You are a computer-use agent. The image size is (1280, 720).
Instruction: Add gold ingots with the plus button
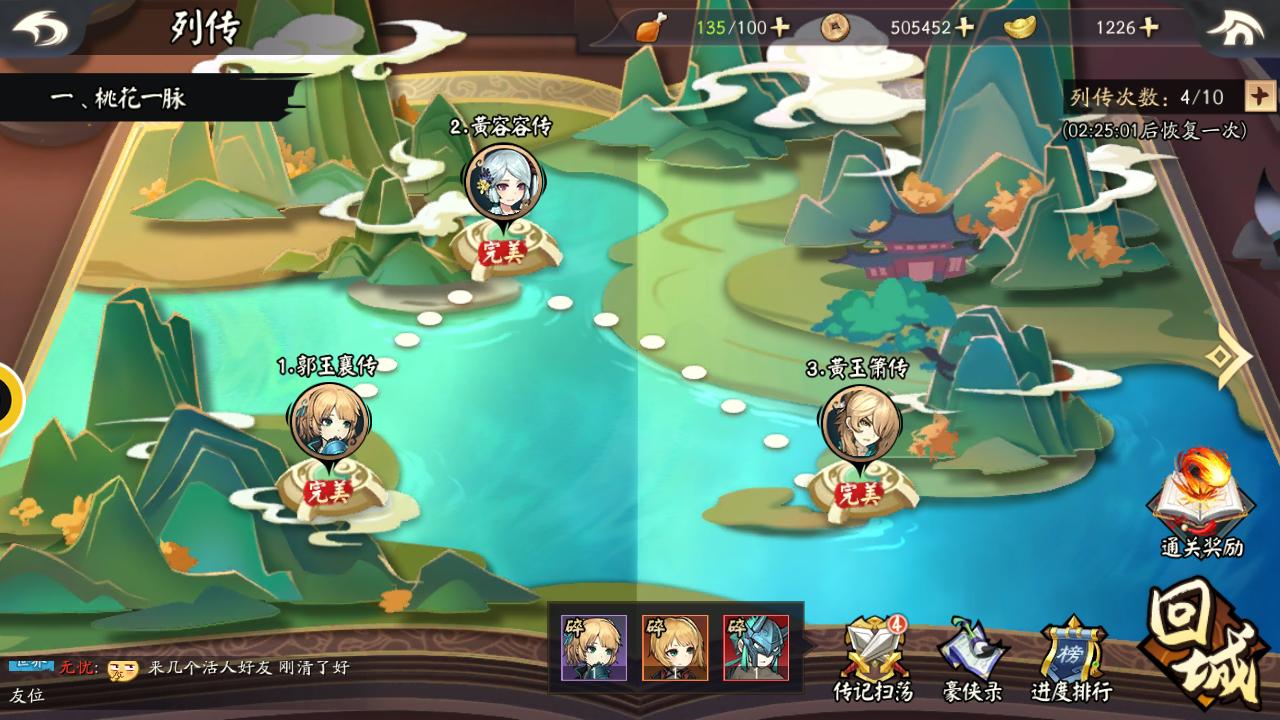1148,27
